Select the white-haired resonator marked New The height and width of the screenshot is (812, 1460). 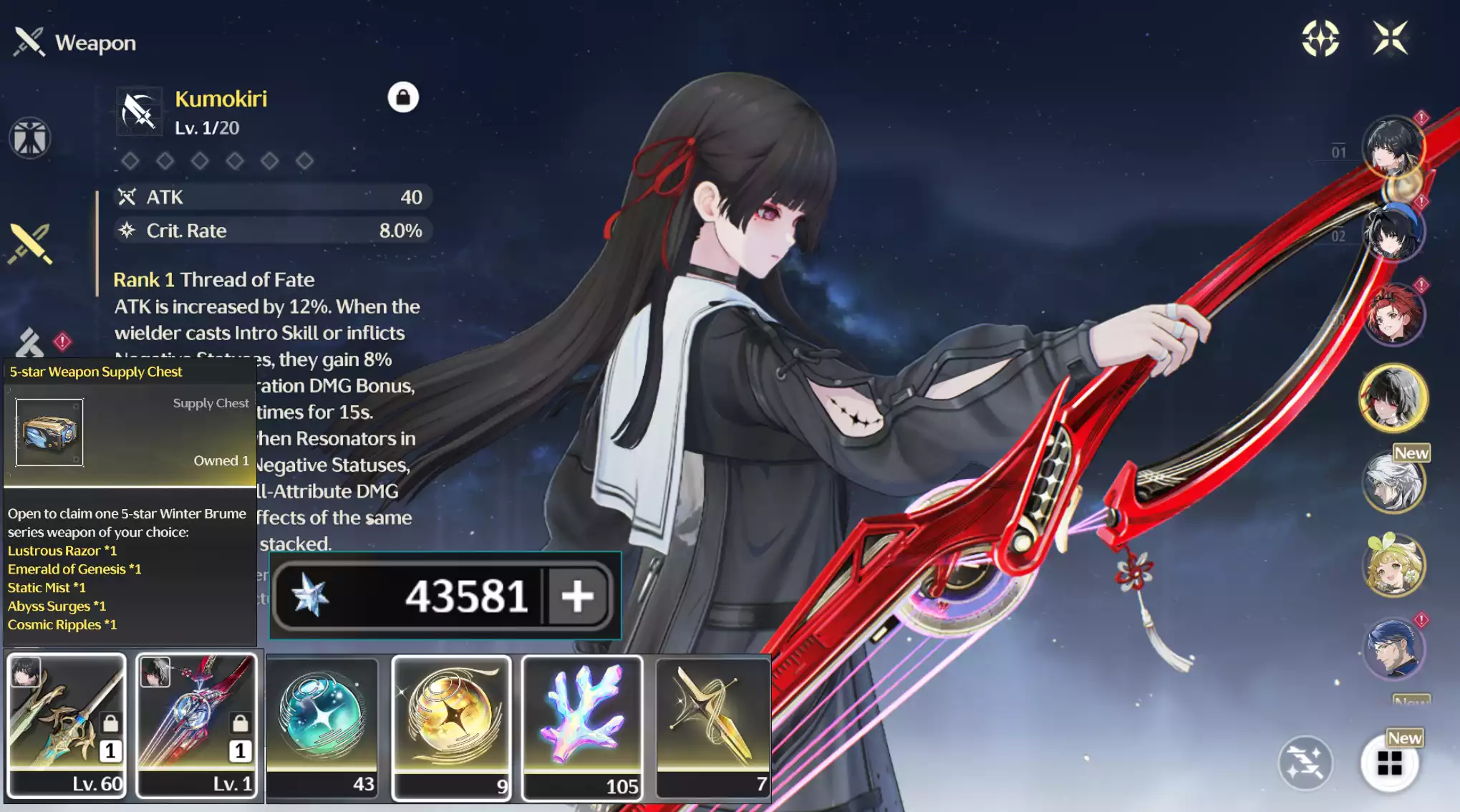(x=1393, y=483)
